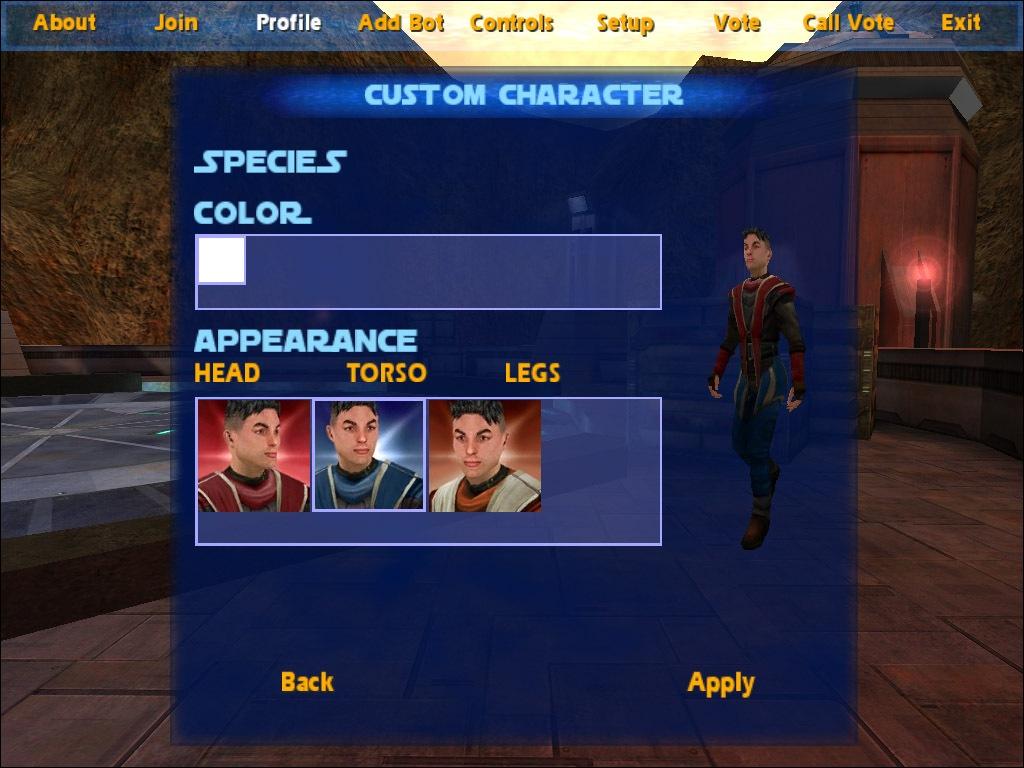Switch to the Torso appearance category
This screenshot has width=1024, height=768.
coord(386,373)
